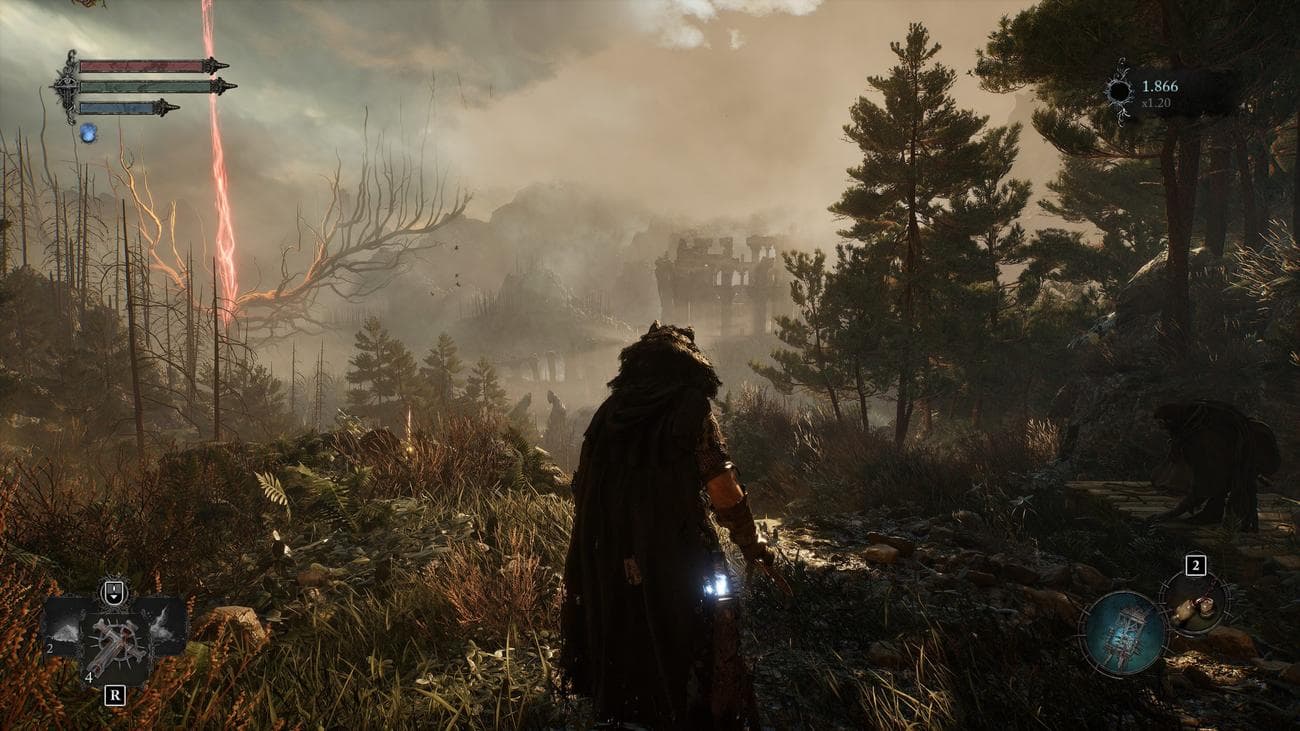The width and height of the screenshot is (1300, 731).
Task: Use the quick item above the lamp
Action: (x=1194, y=603)
